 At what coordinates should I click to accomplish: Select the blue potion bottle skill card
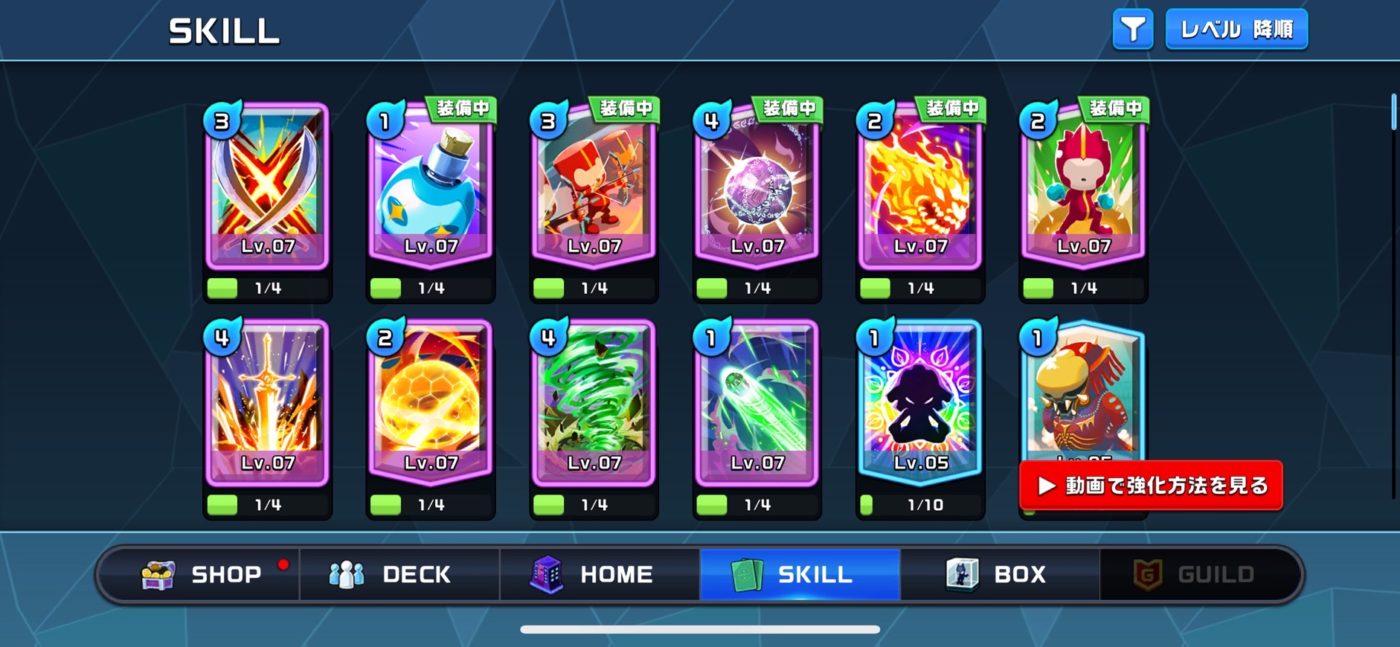[x=430, y=187]
